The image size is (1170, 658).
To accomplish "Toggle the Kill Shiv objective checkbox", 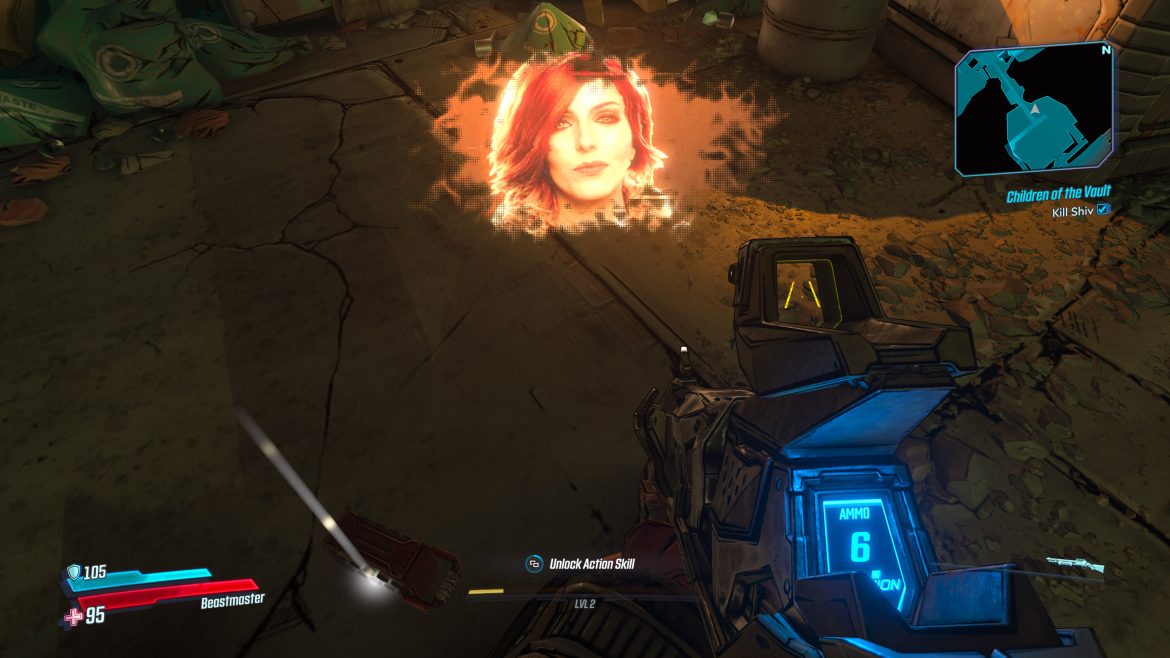I will [x=1103, y=209].
